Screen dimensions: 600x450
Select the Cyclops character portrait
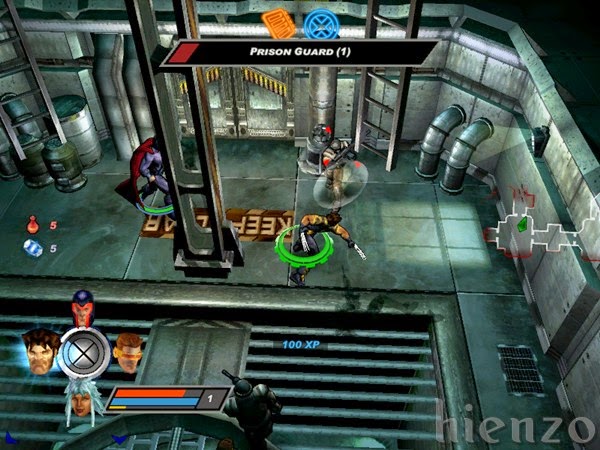click(x=127, y=348)
